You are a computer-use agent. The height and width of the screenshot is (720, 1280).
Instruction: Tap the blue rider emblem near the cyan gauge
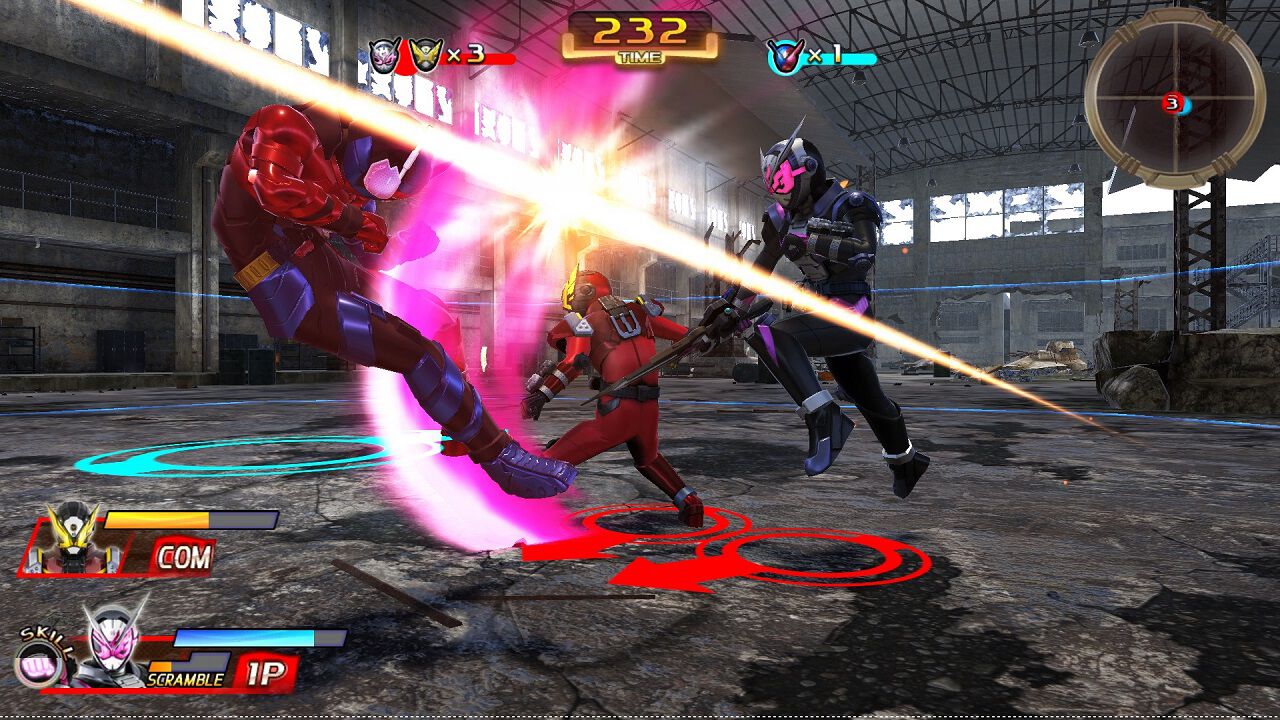(785, 56)
